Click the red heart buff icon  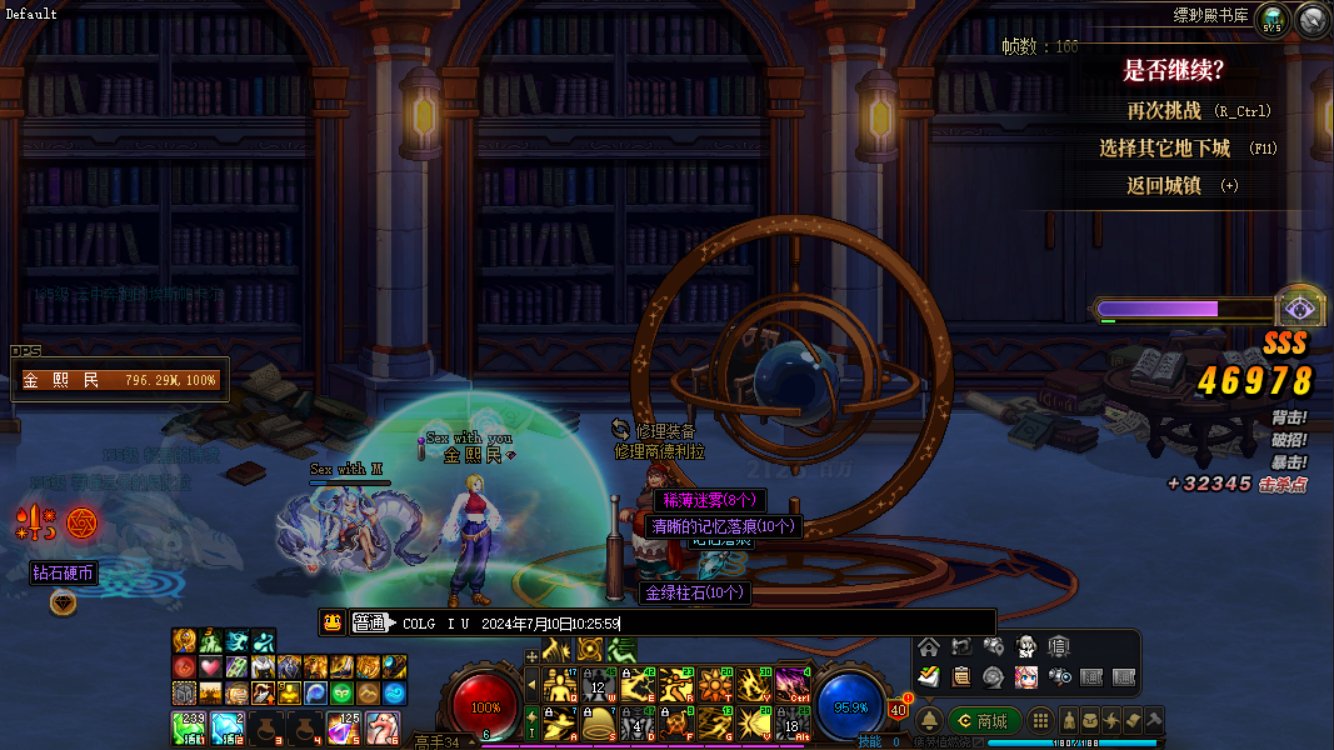[x=210, y=667]
